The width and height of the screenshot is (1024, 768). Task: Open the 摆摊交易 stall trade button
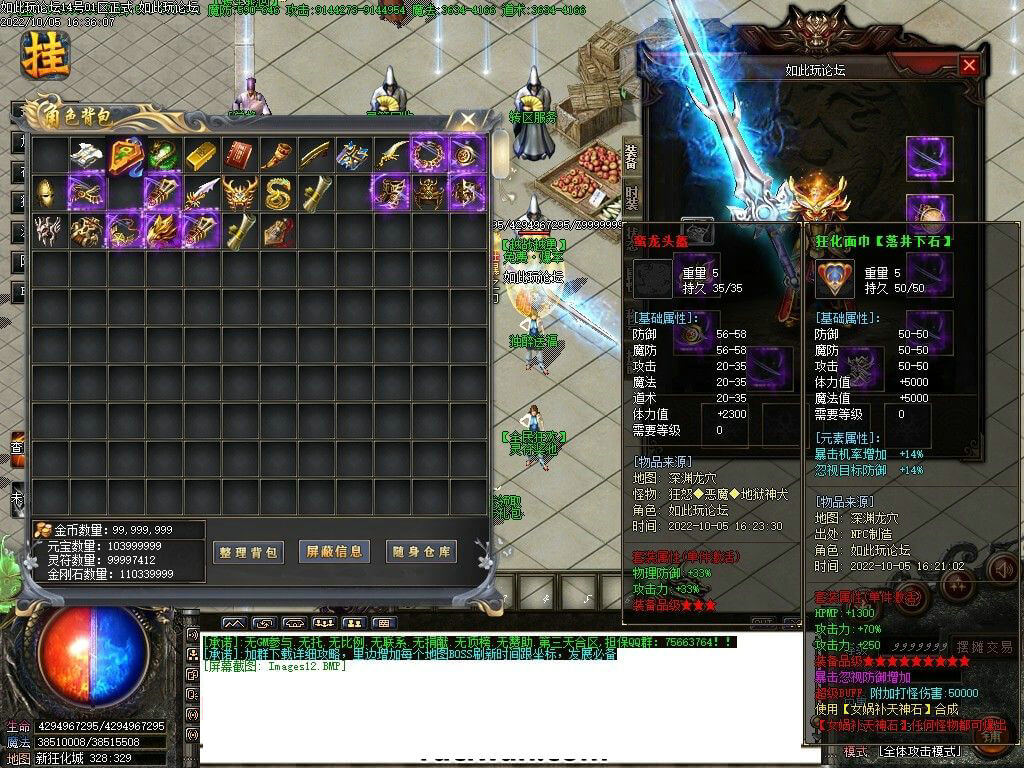[x=984, y=647]
